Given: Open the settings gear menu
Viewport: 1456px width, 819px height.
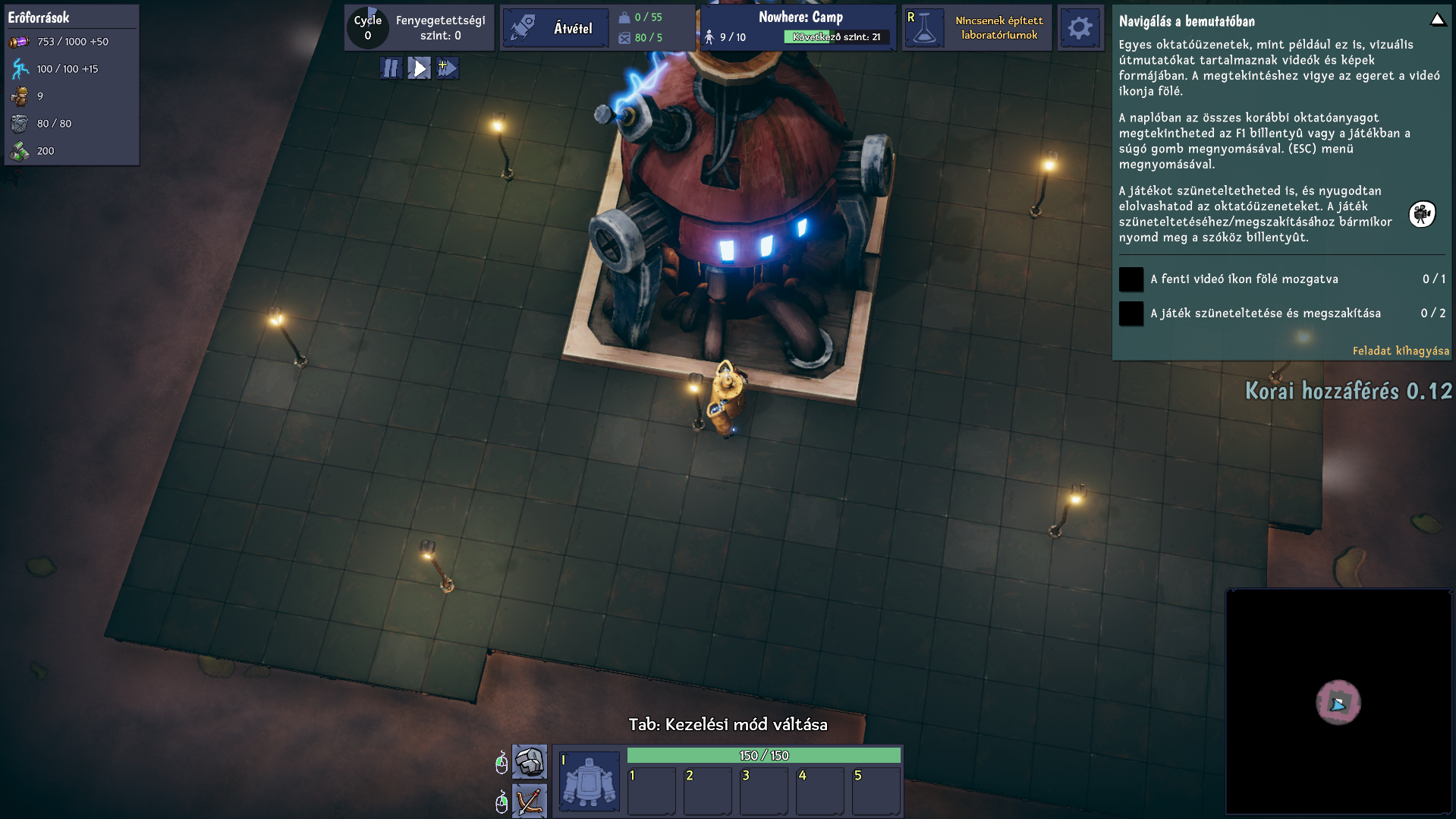Looking at the screenshot, I should [1080, 28].
